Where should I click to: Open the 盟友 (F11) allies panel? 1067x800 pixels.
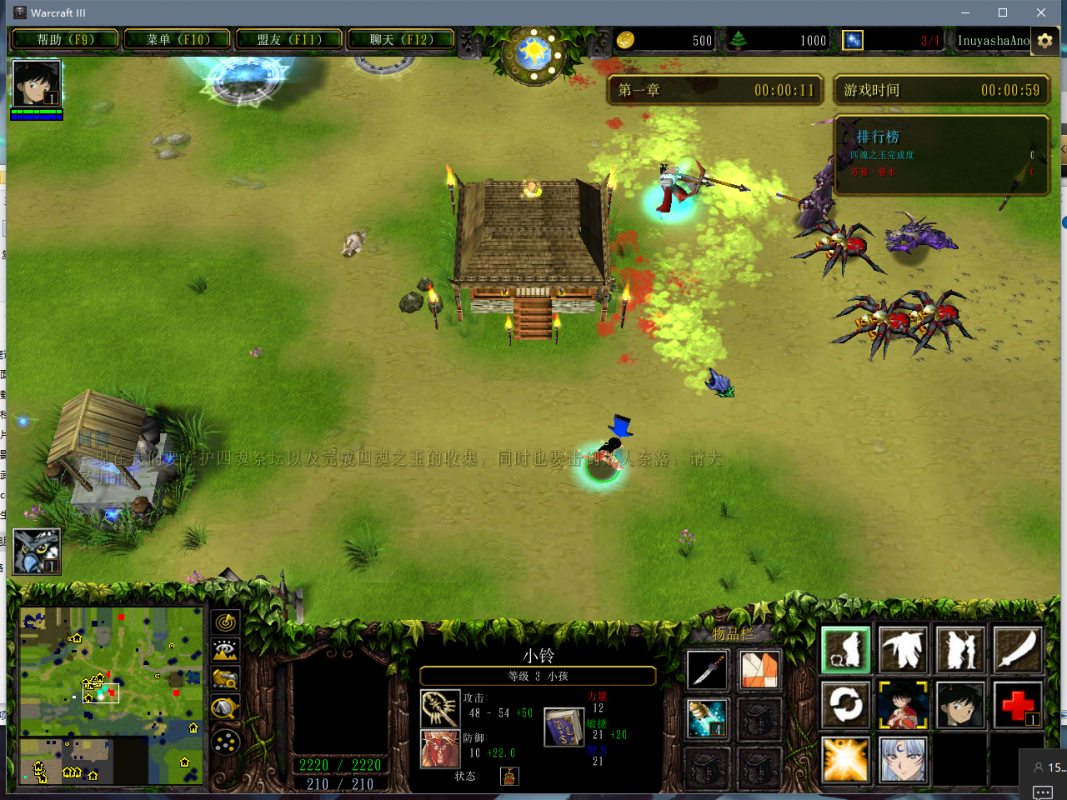coord(288,40)
